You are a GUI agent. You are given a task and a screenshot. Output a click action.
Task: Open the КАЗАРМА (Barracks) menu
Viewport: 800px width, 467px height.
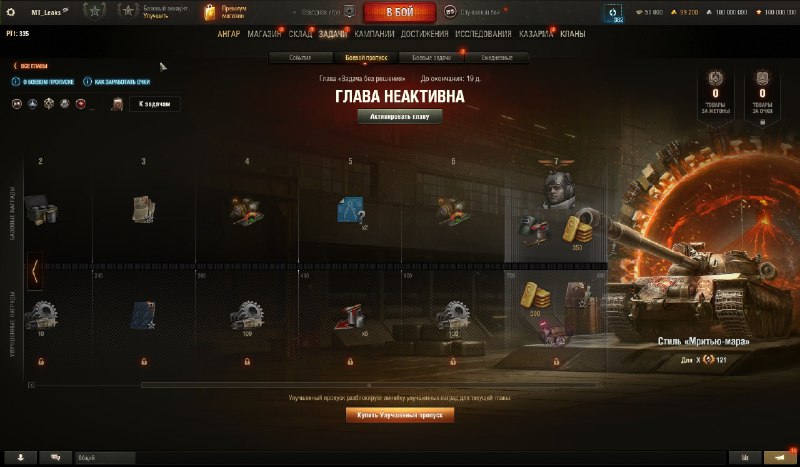tap(536, 34)
